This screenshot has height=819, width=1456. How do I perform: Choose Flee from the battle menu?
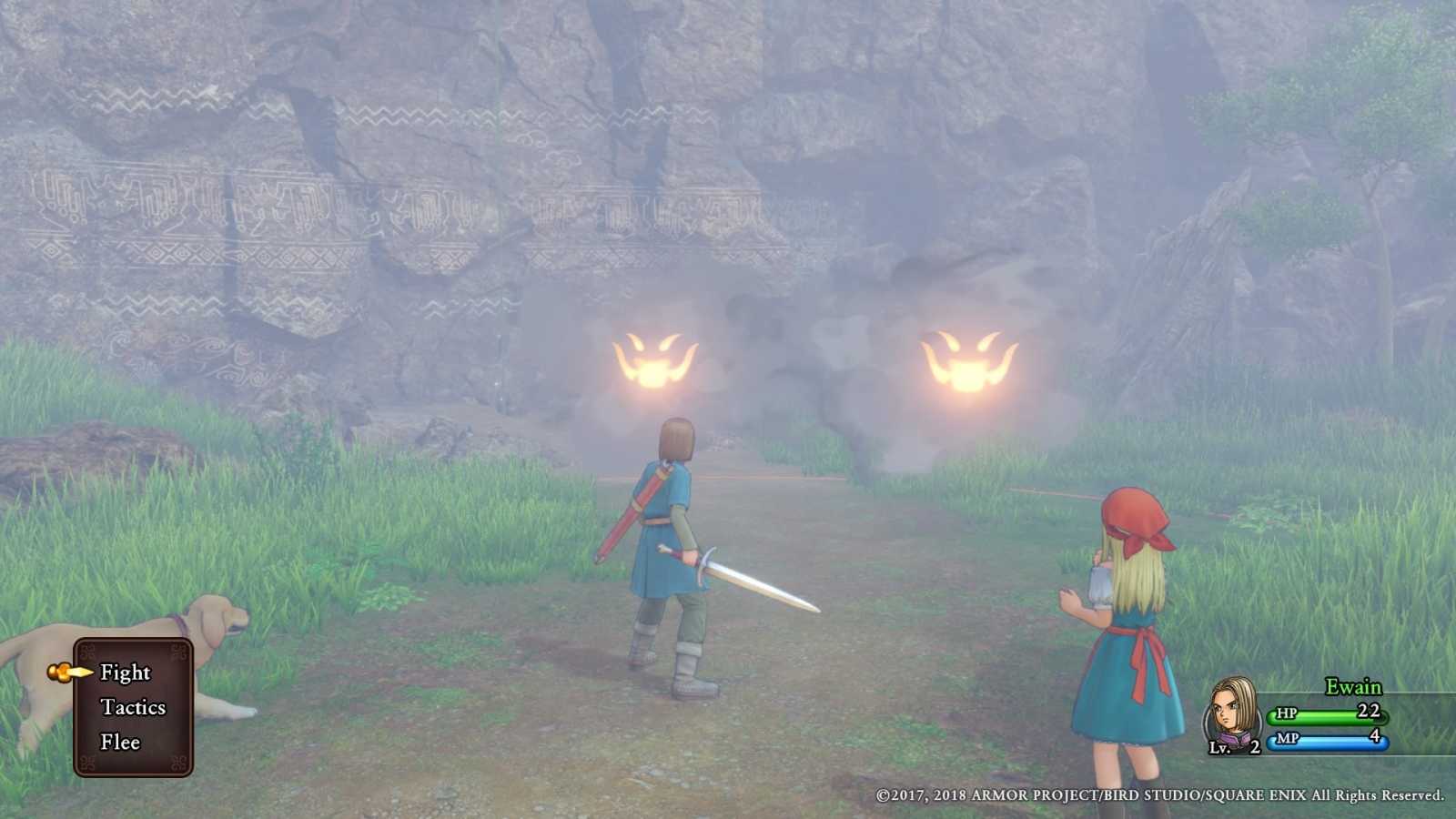click(x=119, y=743)
